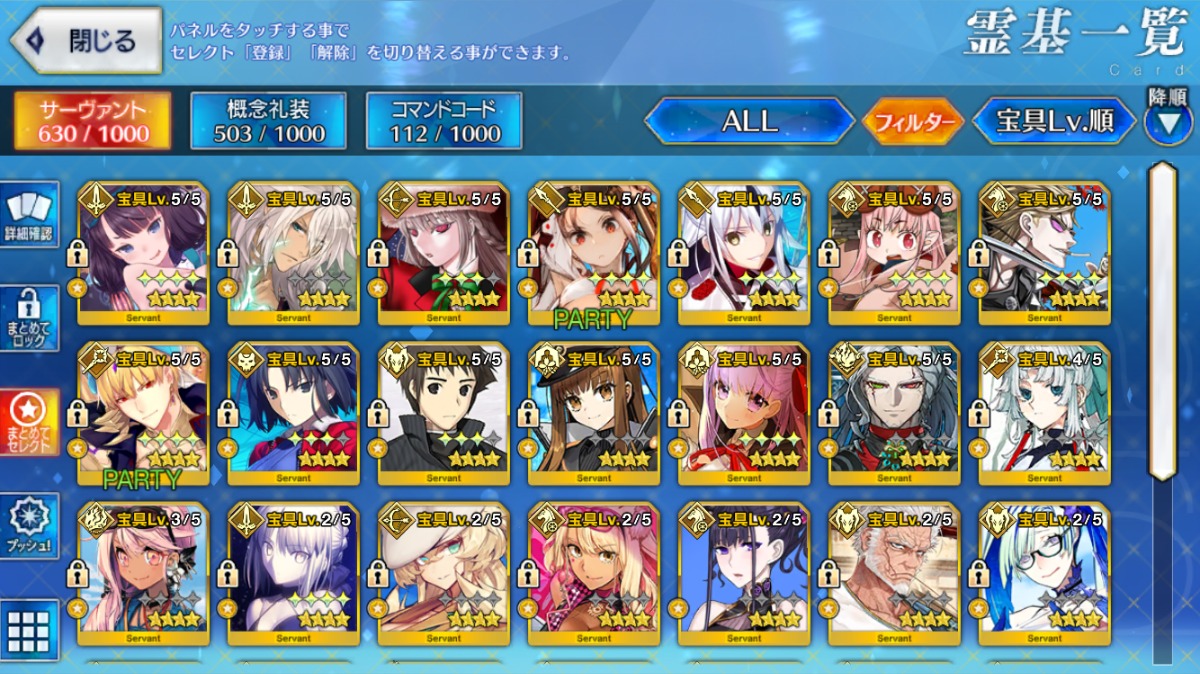The image size is (1200, 674).
Task: Click the vertical list scrollbar
Action: pos(1162,320)
